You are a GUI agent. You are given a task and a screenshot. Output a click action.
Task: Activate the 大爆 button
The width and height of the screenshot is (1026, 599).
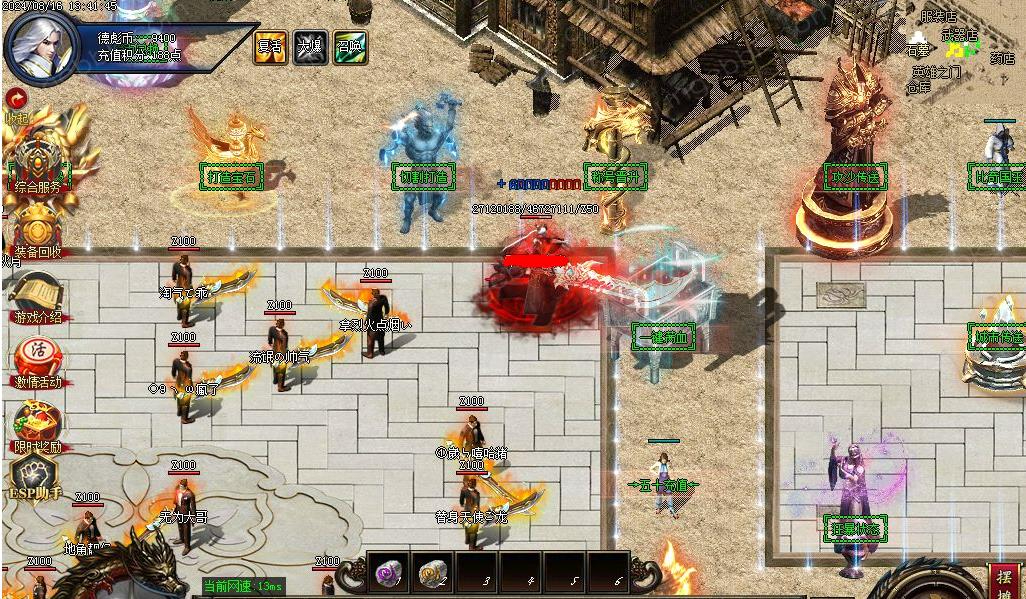pyautogui.click(x=310, y=47)
